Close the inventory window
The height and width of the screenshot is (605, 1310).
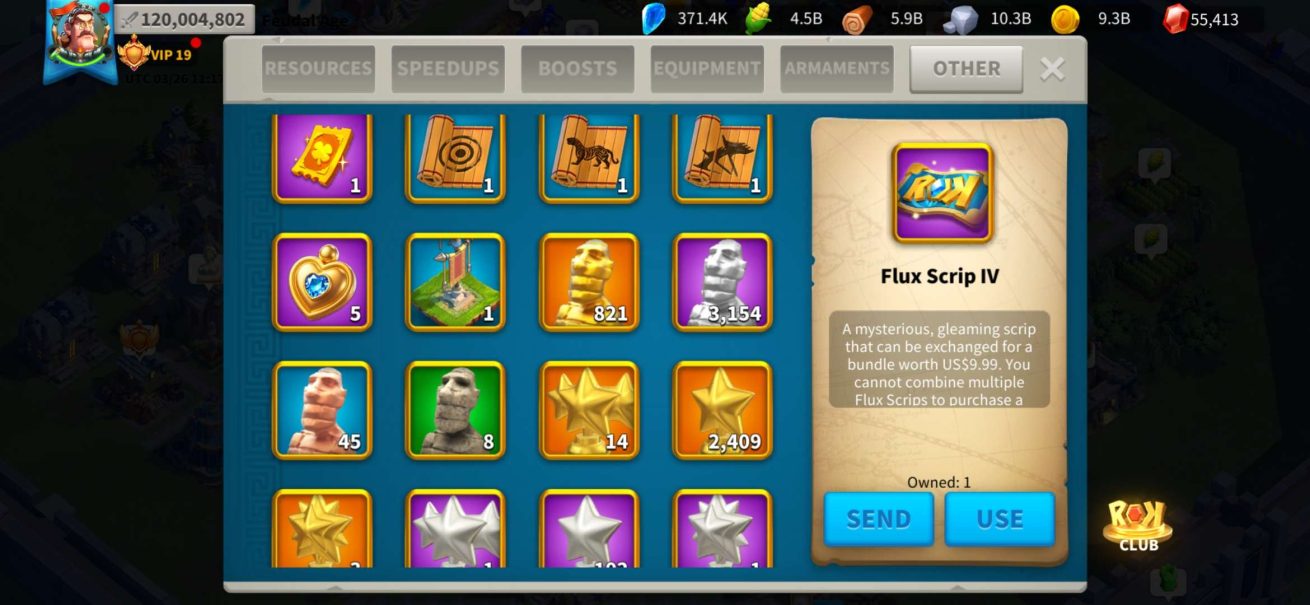pyautogui.click(x=1052, y=69)
